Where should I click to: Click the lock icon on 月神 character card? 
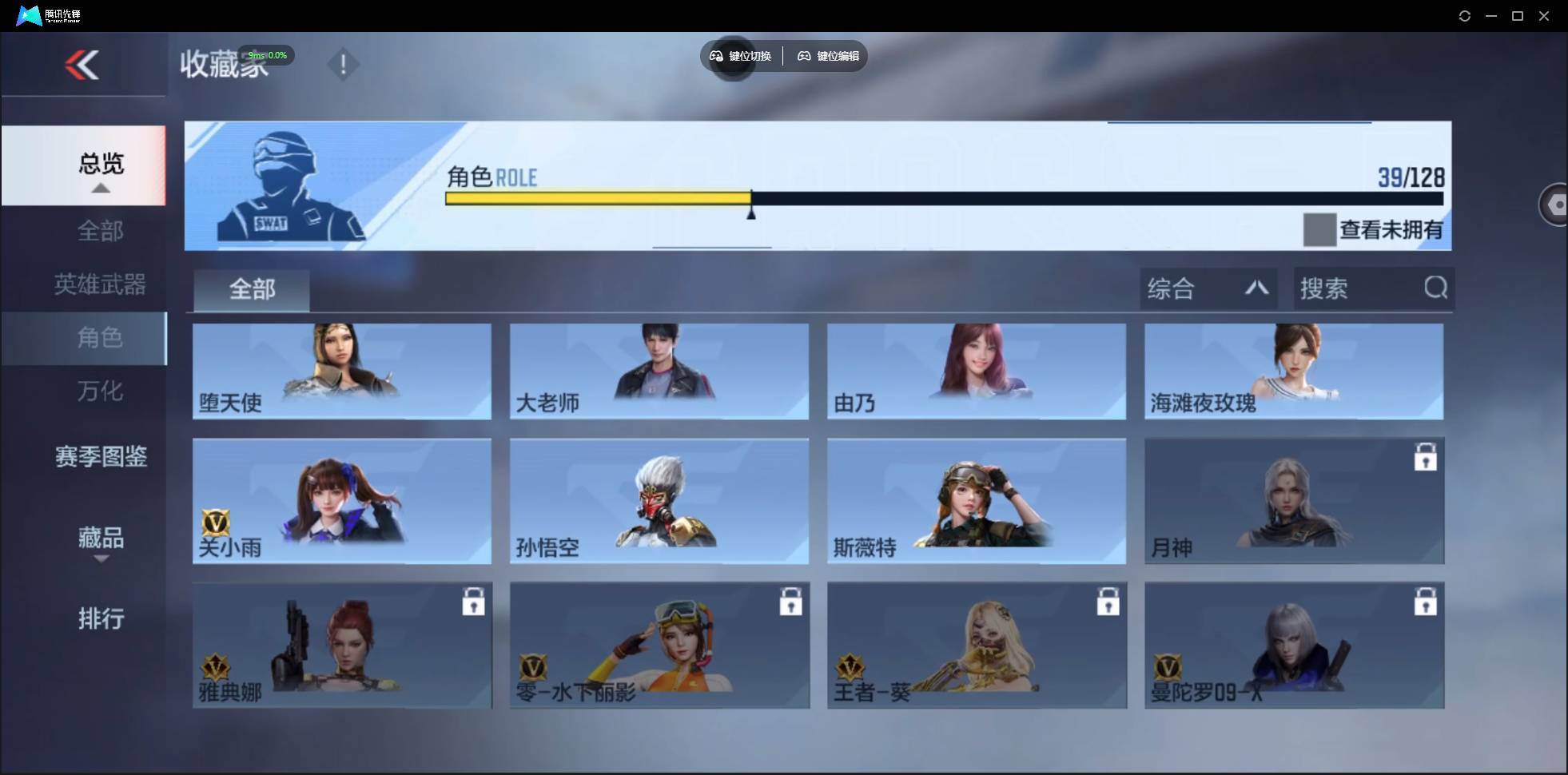tap(1427, 457)
